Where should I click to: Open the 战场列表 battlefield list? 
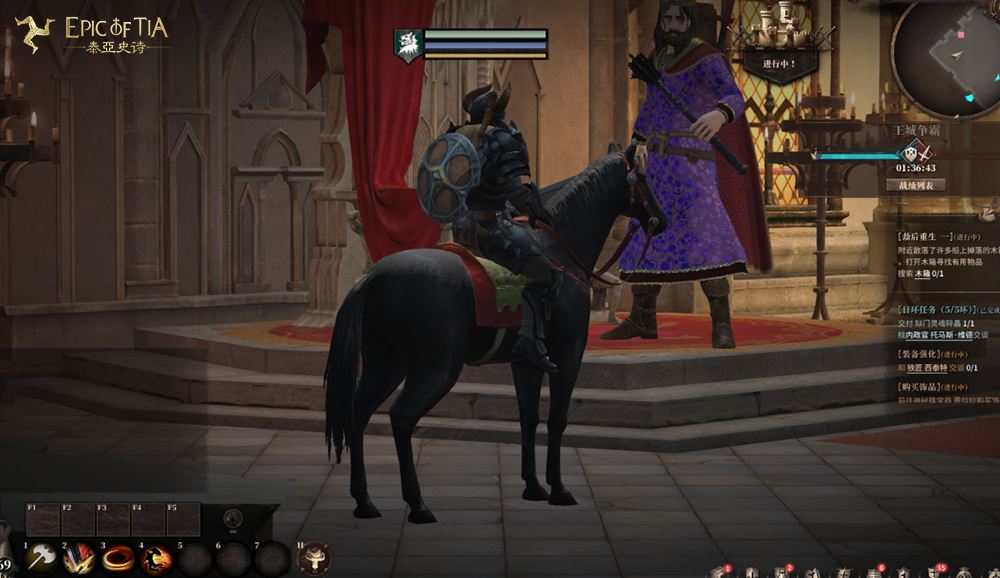click(x=917, y=185)
